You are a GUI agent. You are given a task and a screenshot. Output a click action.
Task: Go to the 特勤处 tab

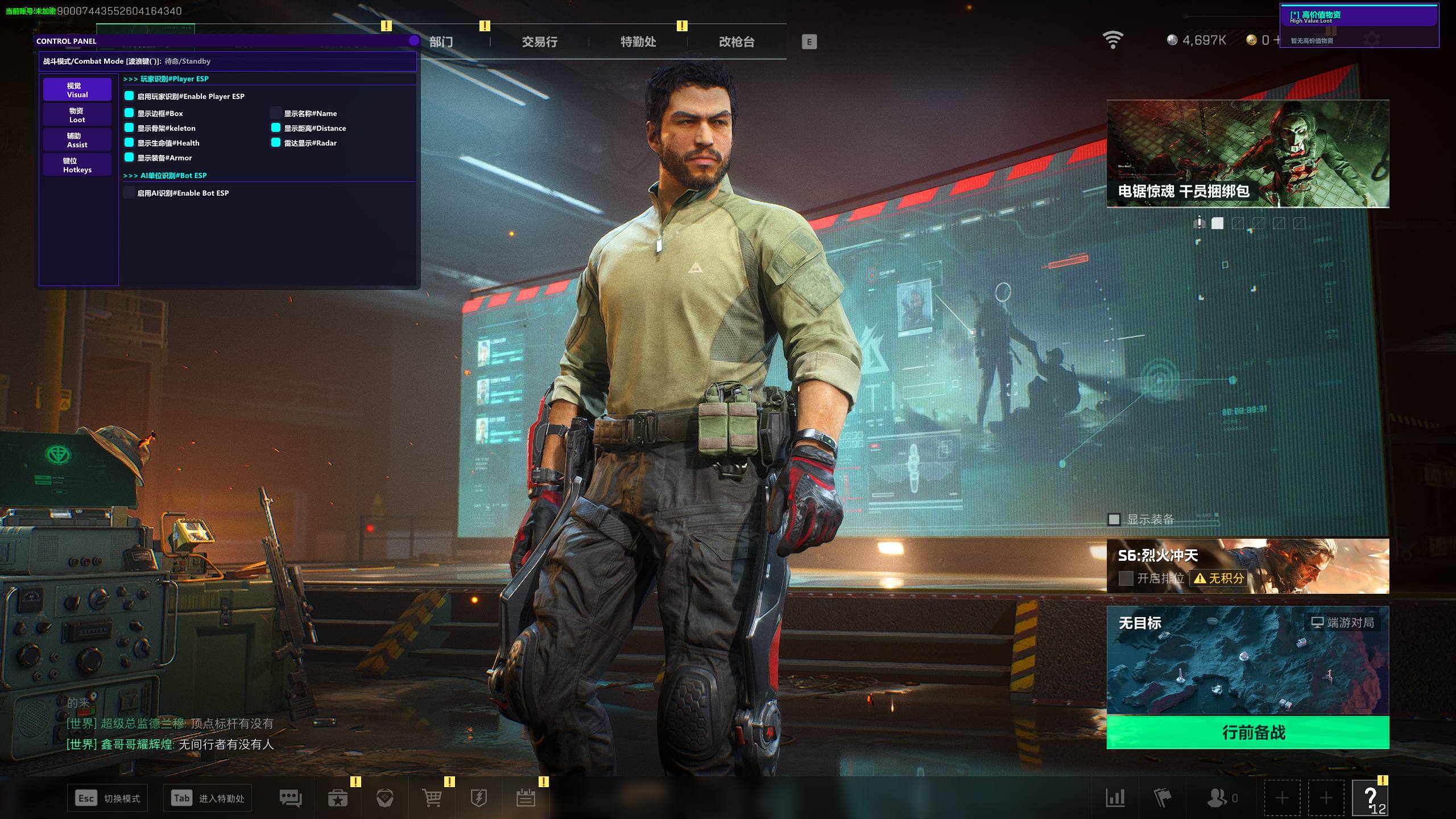click(638, 42)
